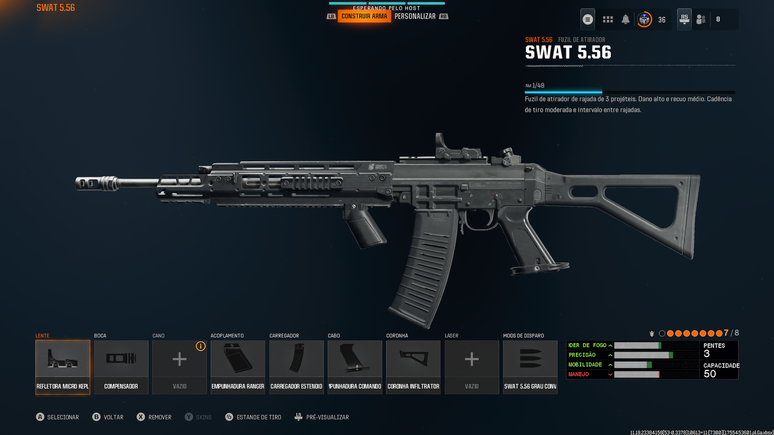Open the notifications bell
This screenshot has width=774, height=435.
point(626,19)
